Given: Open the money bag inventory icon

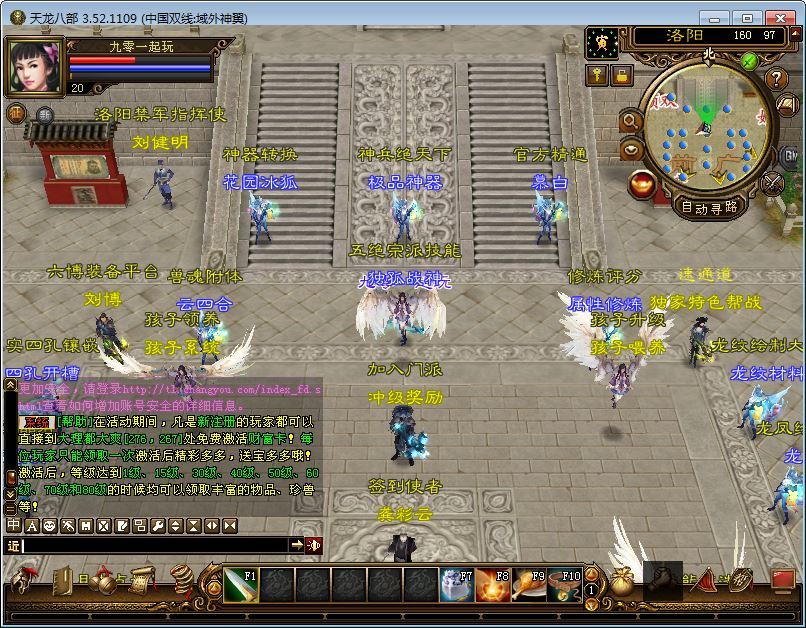Looking at the screenshot, I should tap(622, 581).
